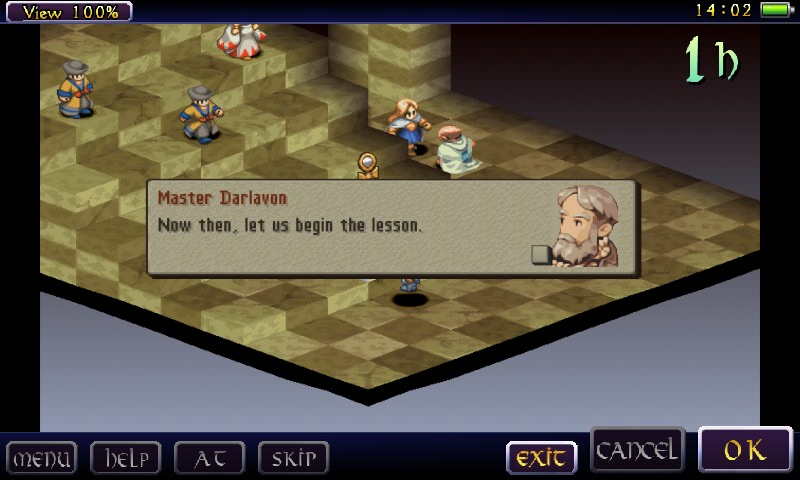800x480 pixels.
Task: Click the View 100% zoom indicator
Action: coord(70,12)
